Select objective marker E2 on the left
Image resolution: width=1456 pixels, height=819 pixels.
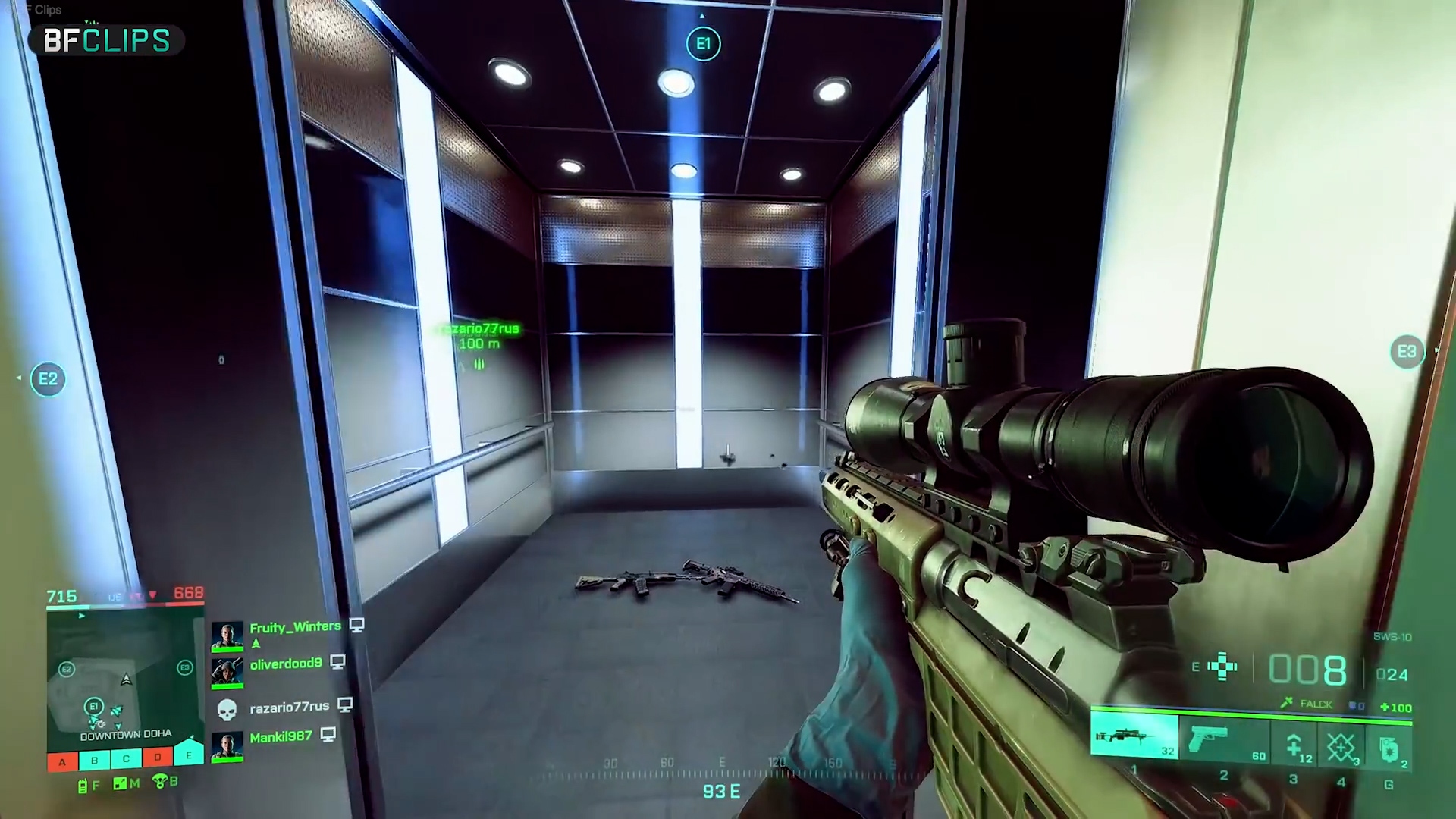pyautogui.click(x=48, y=378)
